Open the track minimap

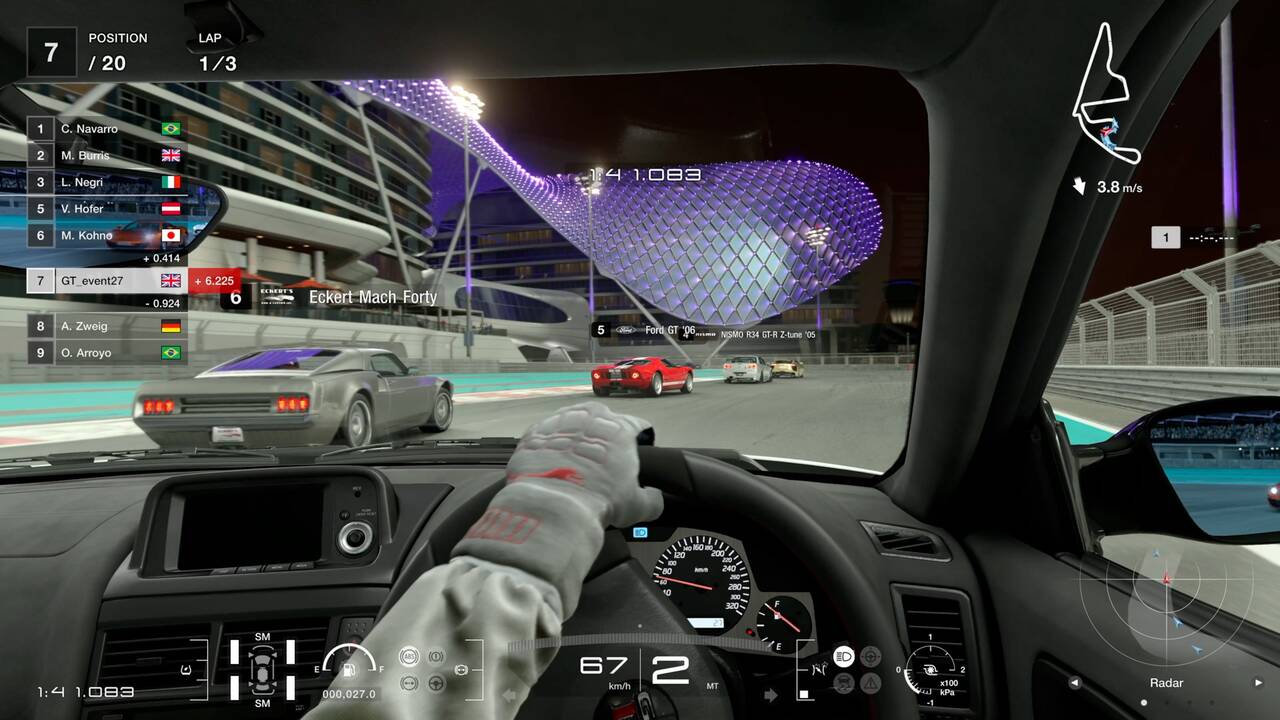pyautogui.click(x=1106, y=95)
